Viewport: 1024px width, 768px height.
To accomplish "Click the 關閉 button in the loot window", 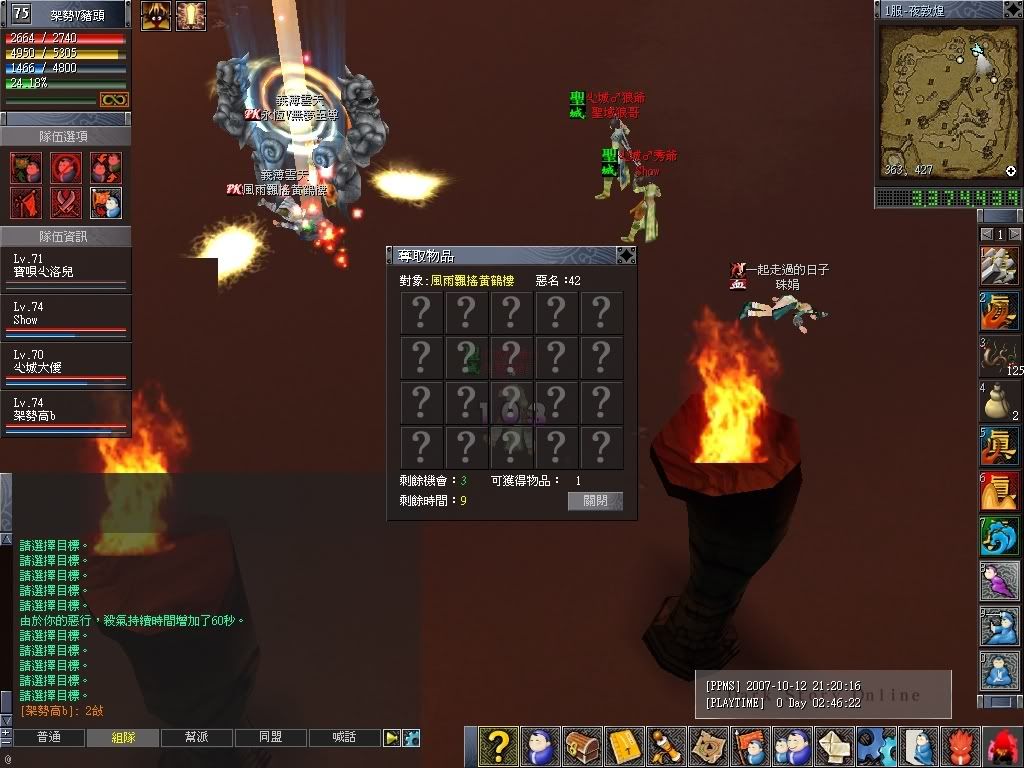I will 595,501.
